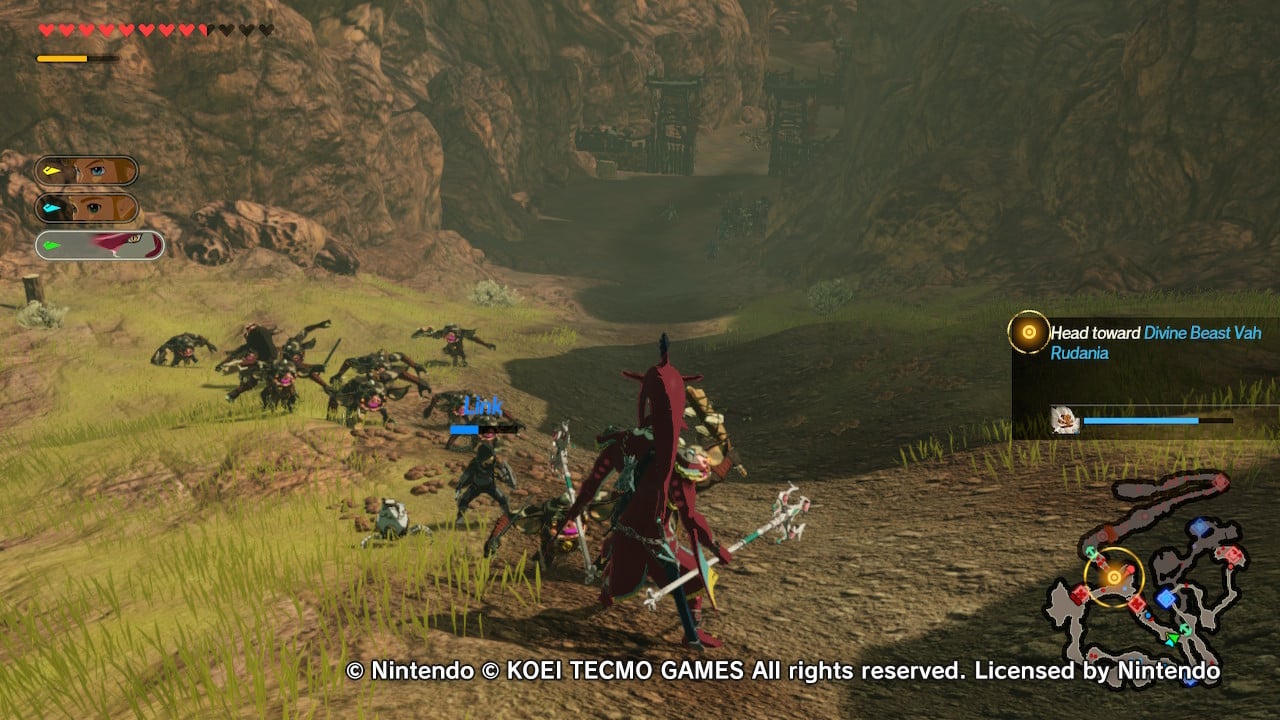This screenshot has height=720, width=1280.
Task: Click the pink enemy captain dot near the objective ring
Action: point(1130,570)
